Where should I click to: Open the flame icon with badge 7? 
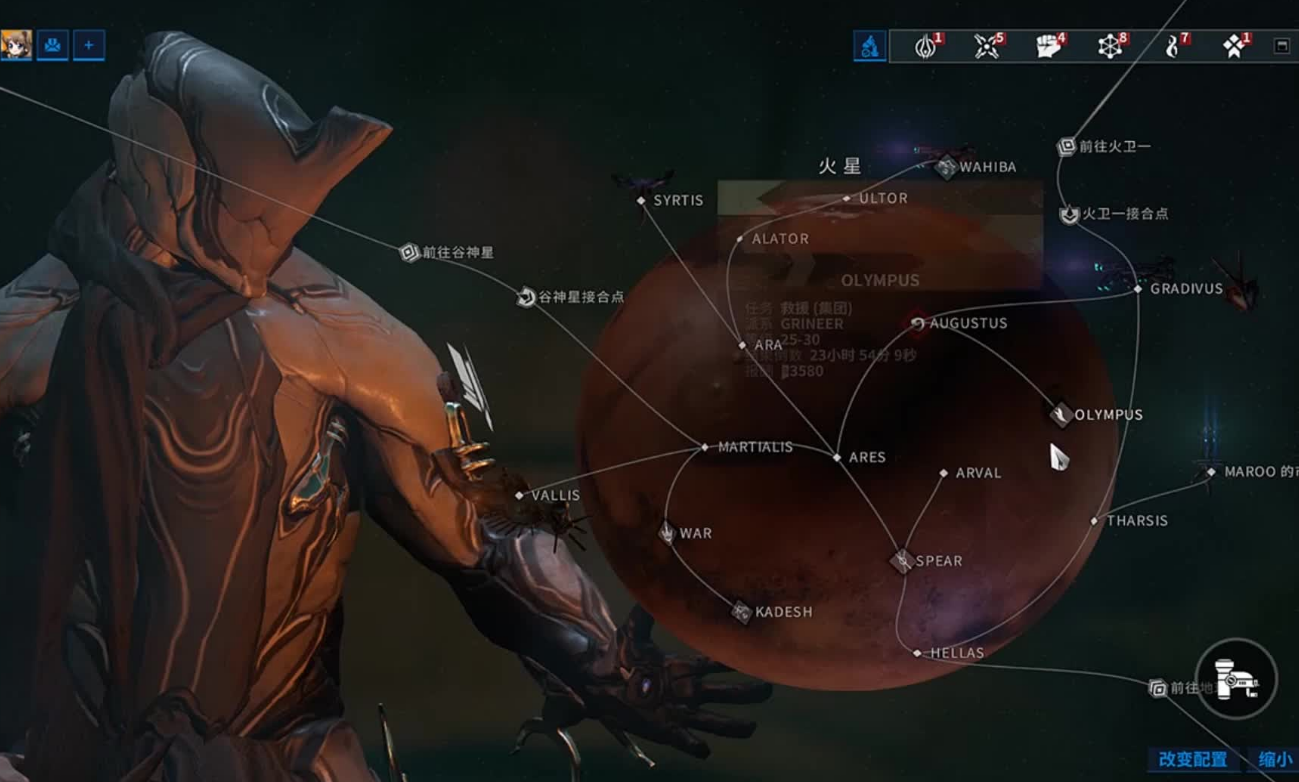point(1172,46)
